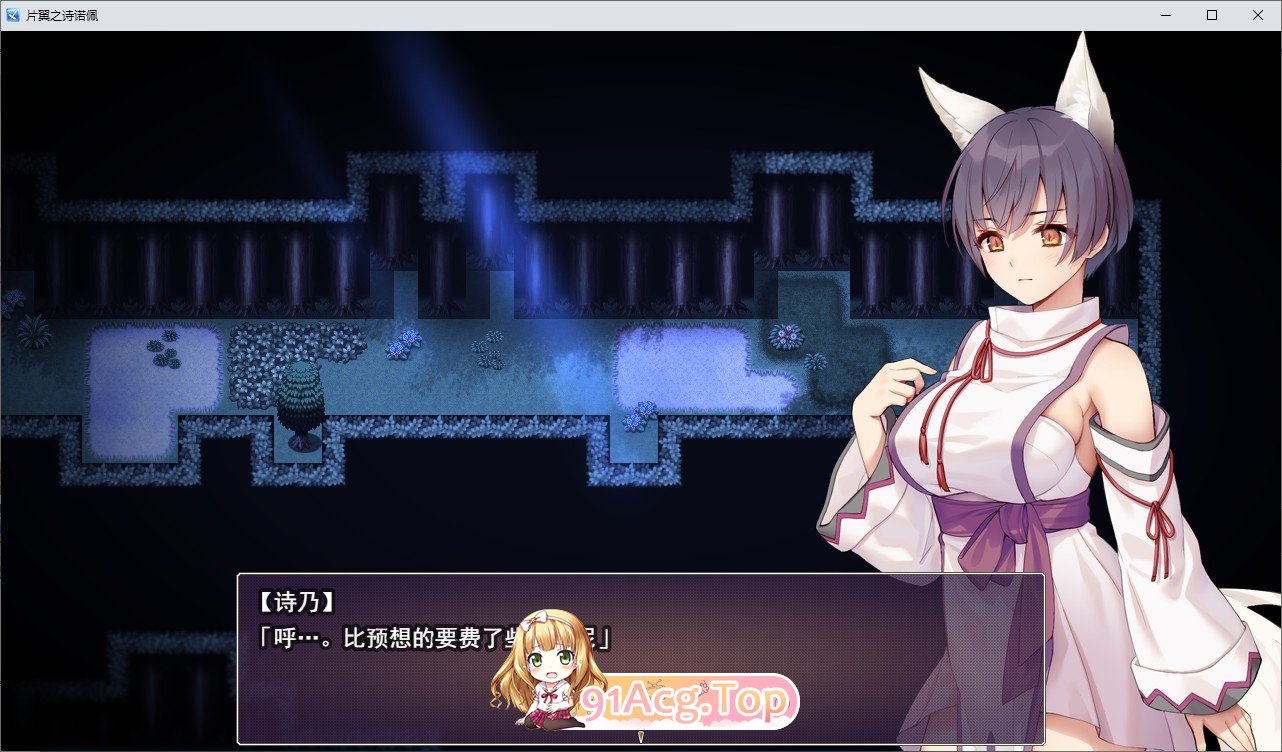Maximize the game window
This screenshot has height=752, width=1282.
(1210, 14)
